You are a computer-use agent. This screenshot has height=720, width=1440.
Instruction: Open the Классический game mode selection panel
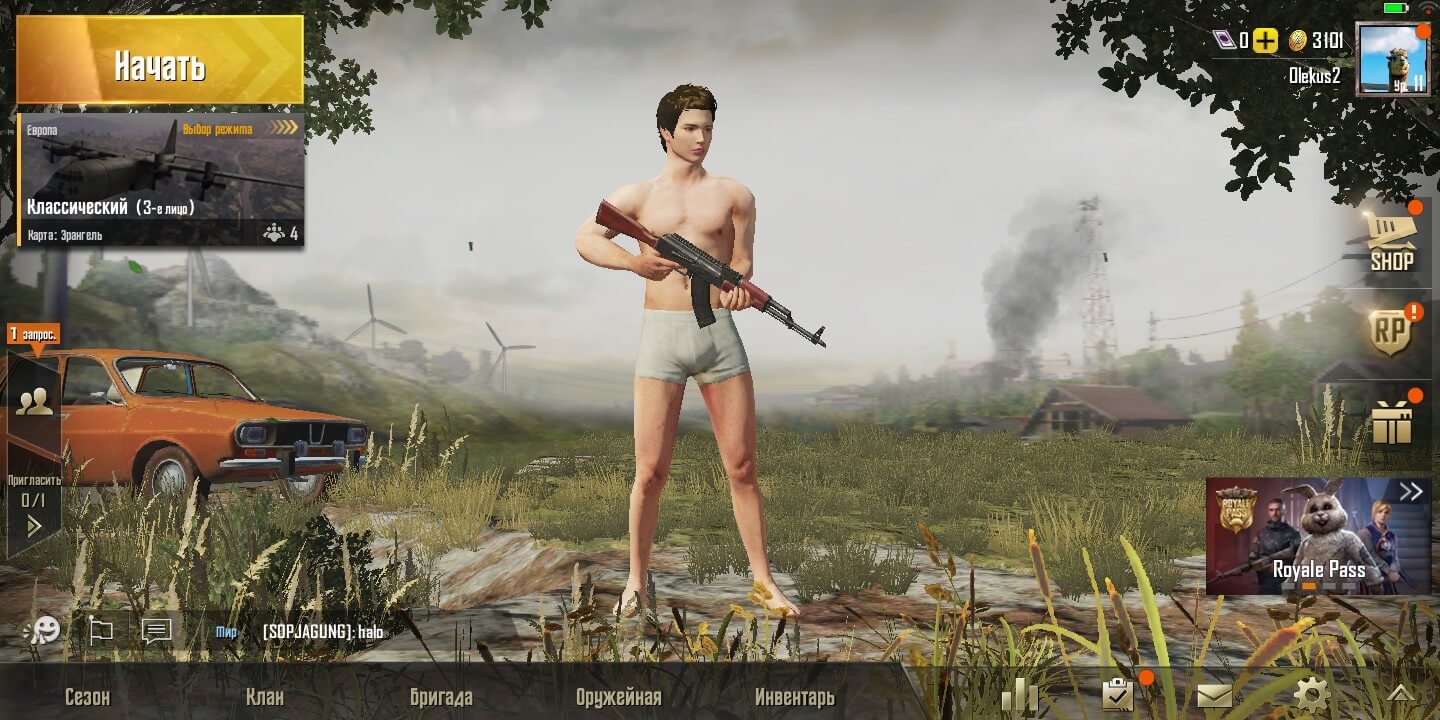(160, 180)
